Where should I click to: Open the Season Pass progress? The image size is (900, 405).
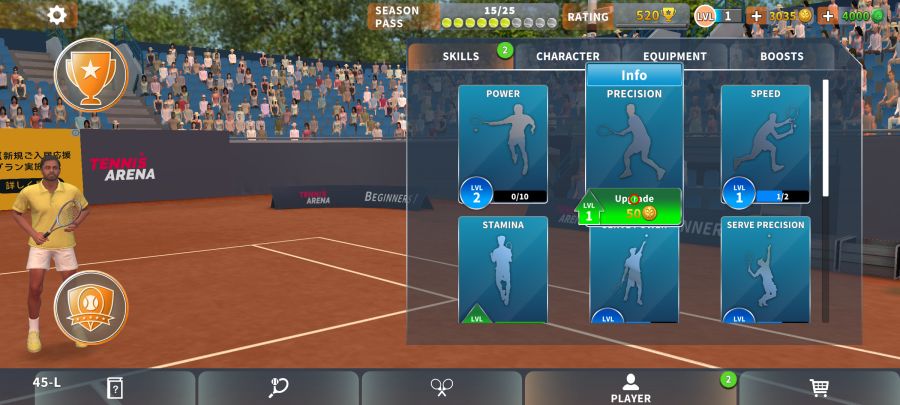(465, 16)
